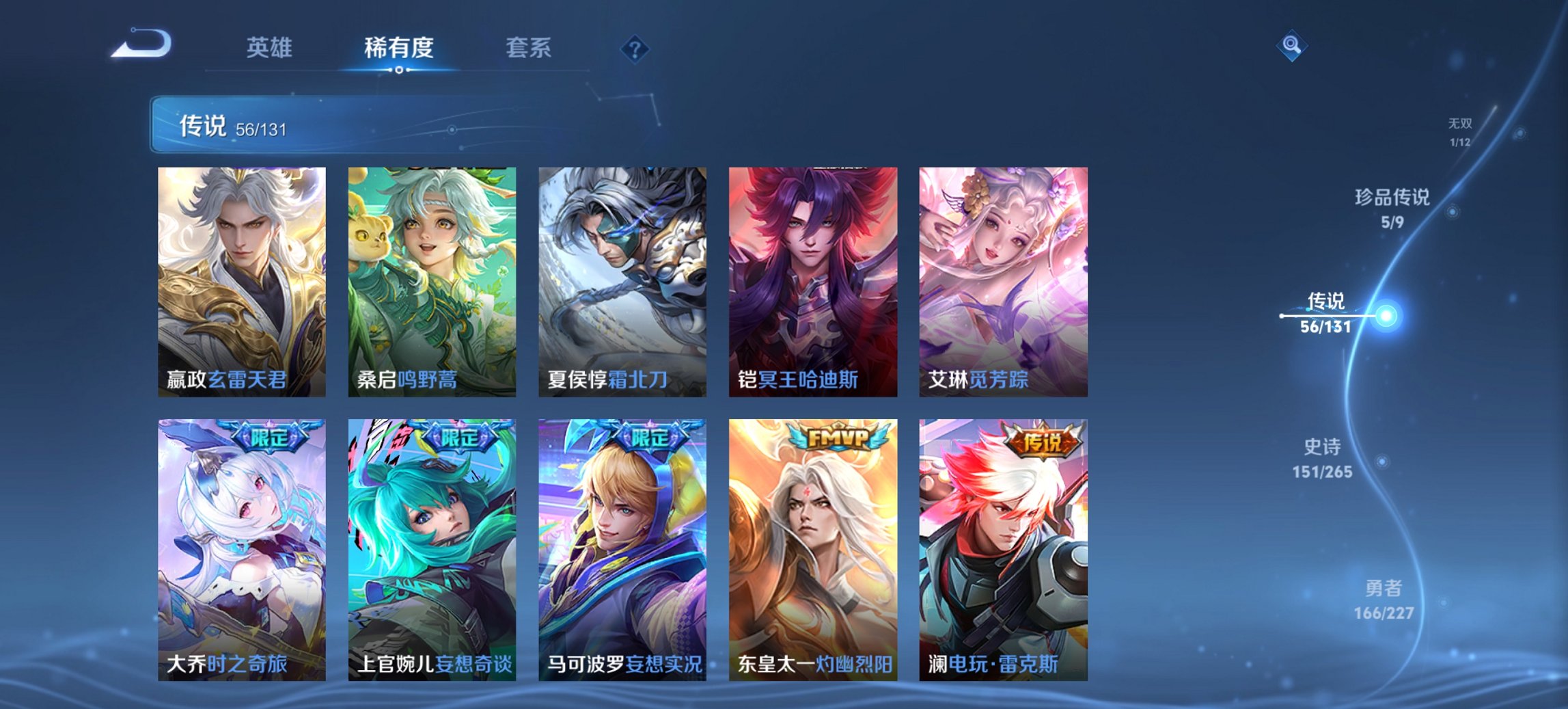The width and height of the screenshot is (1568, 709).
Task: Open the 套系 tab
Action: point(528,48)
